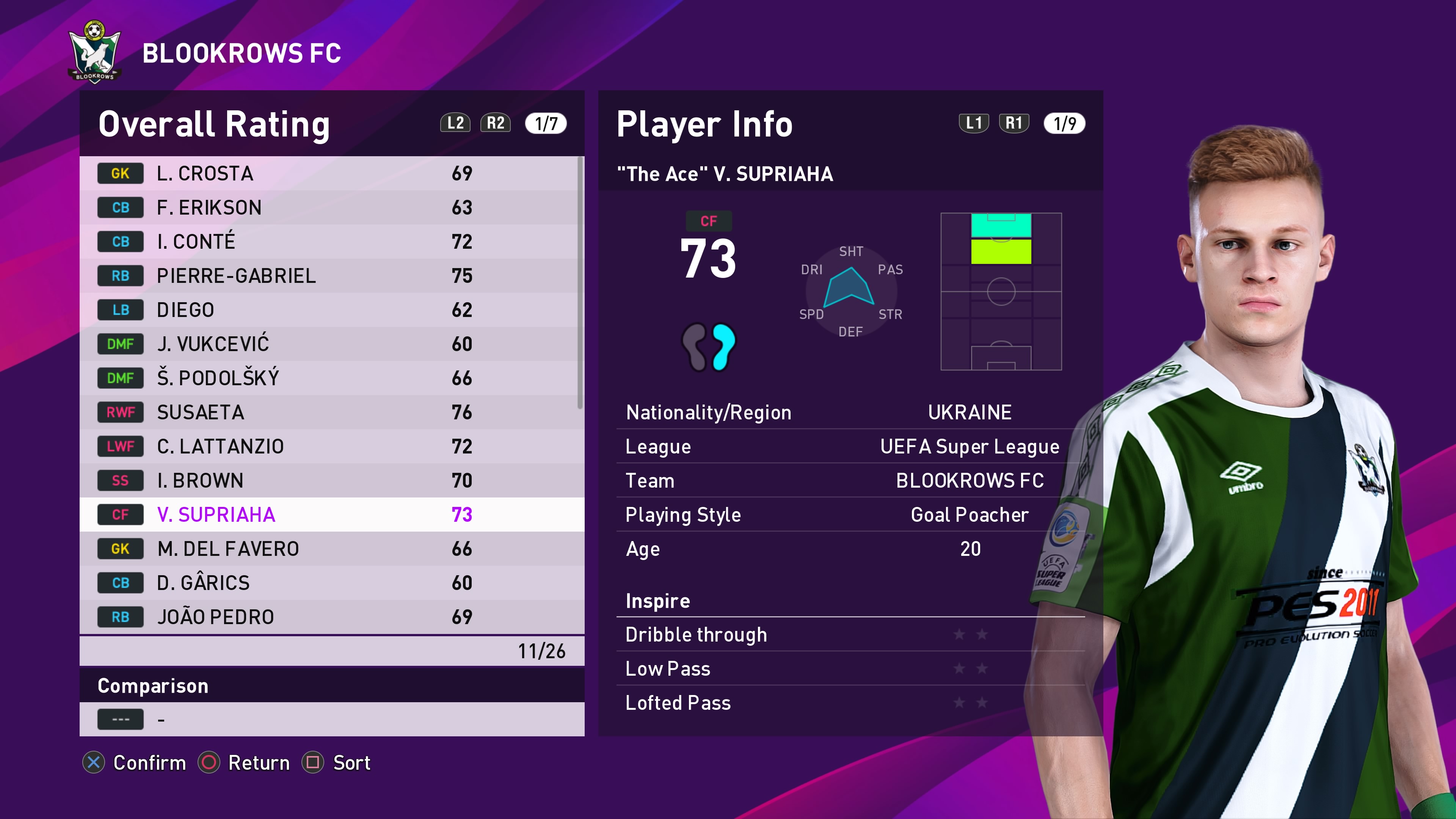Open the Comparison player slot
Image resolution: width=1456 pixels, height=819 pixels.
click(332, 720)
